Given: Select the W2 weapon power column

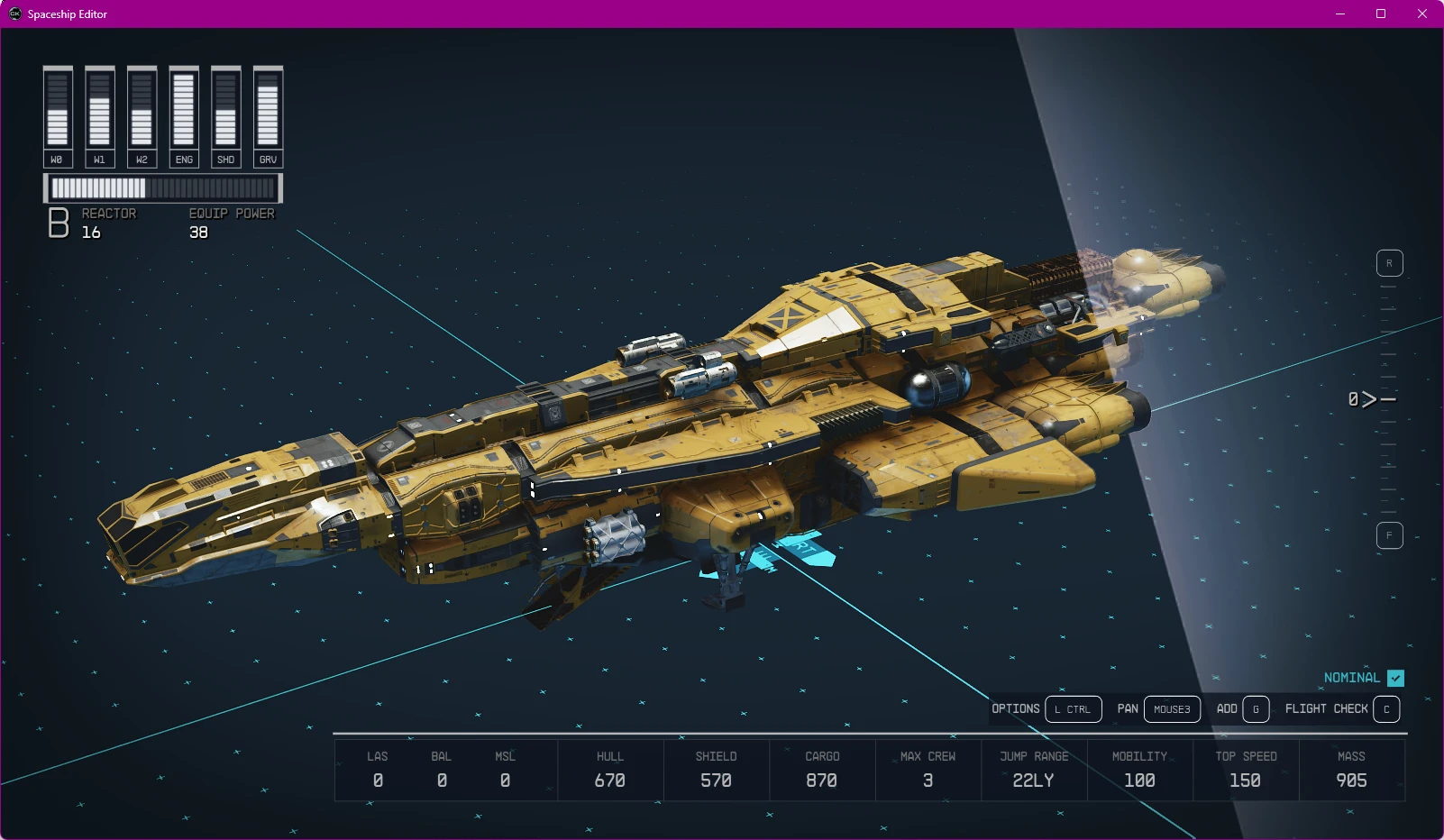Looking at the screenshot, I should coord(142,116).
